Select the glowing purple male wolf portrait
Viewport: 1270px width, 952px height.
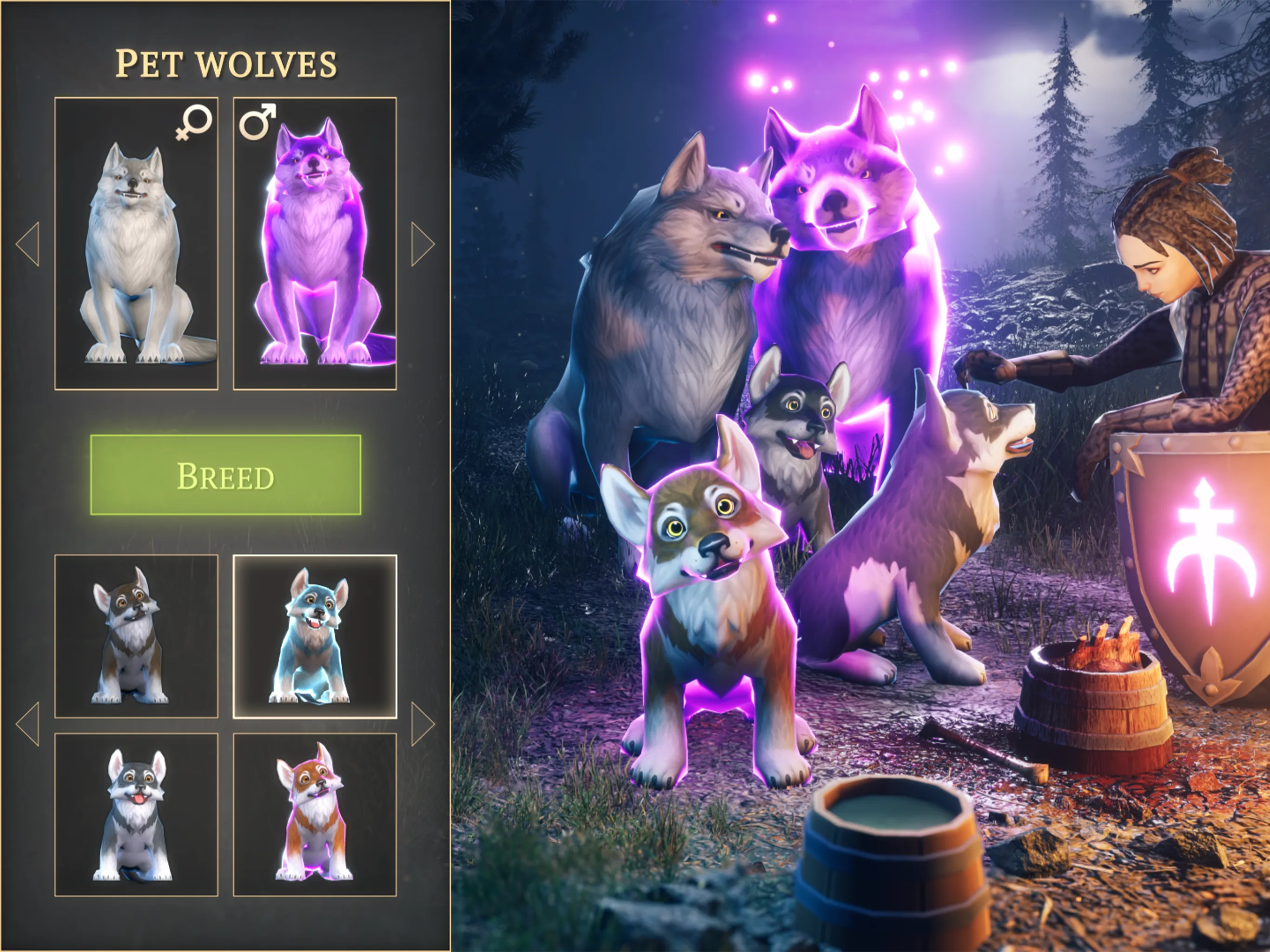pyautogui.click(x=315, y=244)
